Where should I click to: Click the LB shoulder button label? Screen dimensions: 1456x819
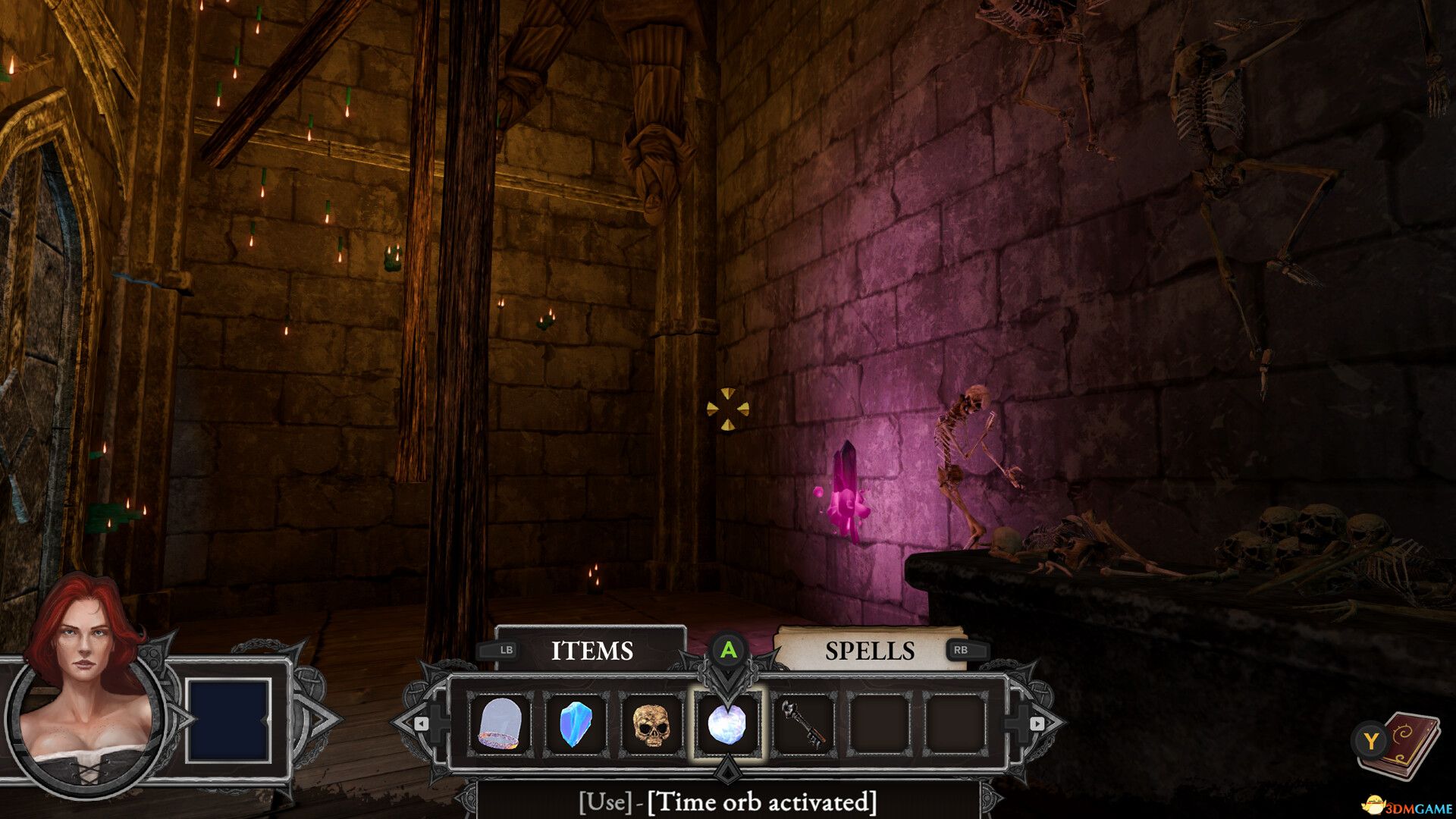click(x=507, y=651)
